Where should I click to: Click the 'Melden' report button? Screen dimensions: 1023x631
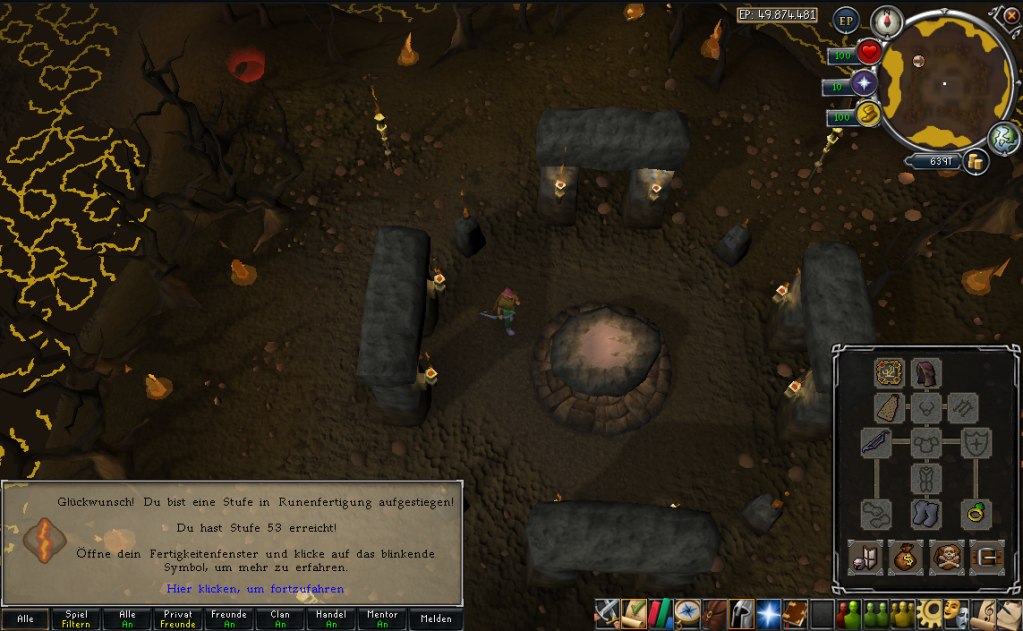436,619
